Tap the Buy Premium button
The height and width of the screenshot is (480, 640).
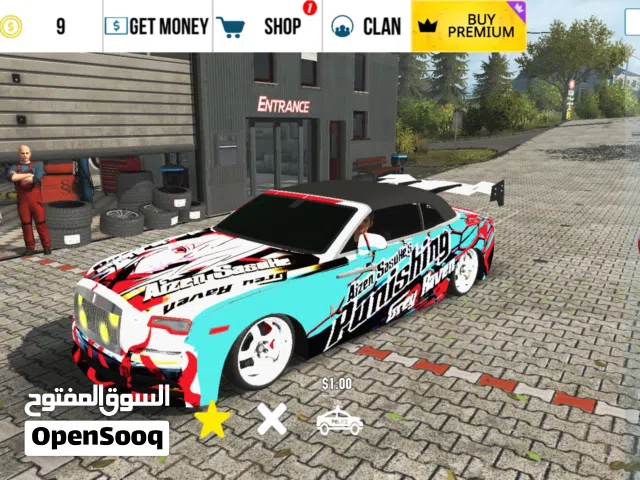469,26
